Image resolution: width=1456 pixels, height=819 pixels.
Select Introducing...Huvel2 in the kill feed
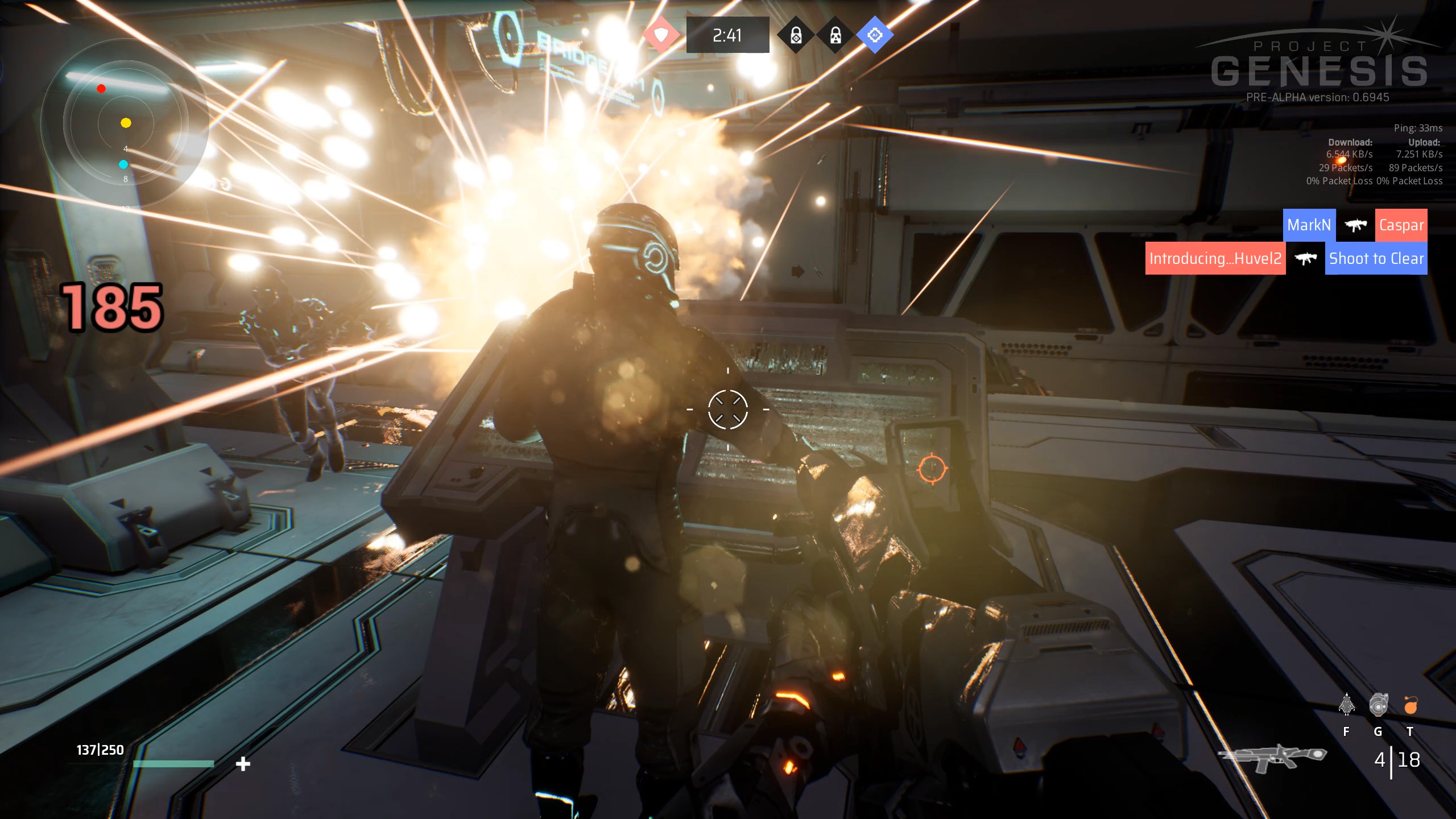1215,259
